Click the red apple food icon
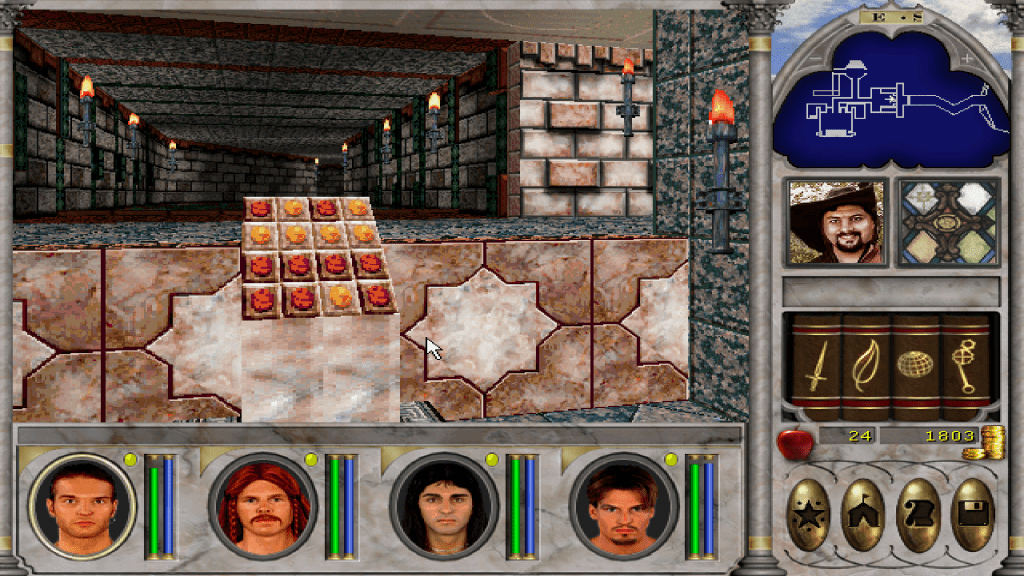The height and width of the screenshot is (576, 1024). click(793, 441)
